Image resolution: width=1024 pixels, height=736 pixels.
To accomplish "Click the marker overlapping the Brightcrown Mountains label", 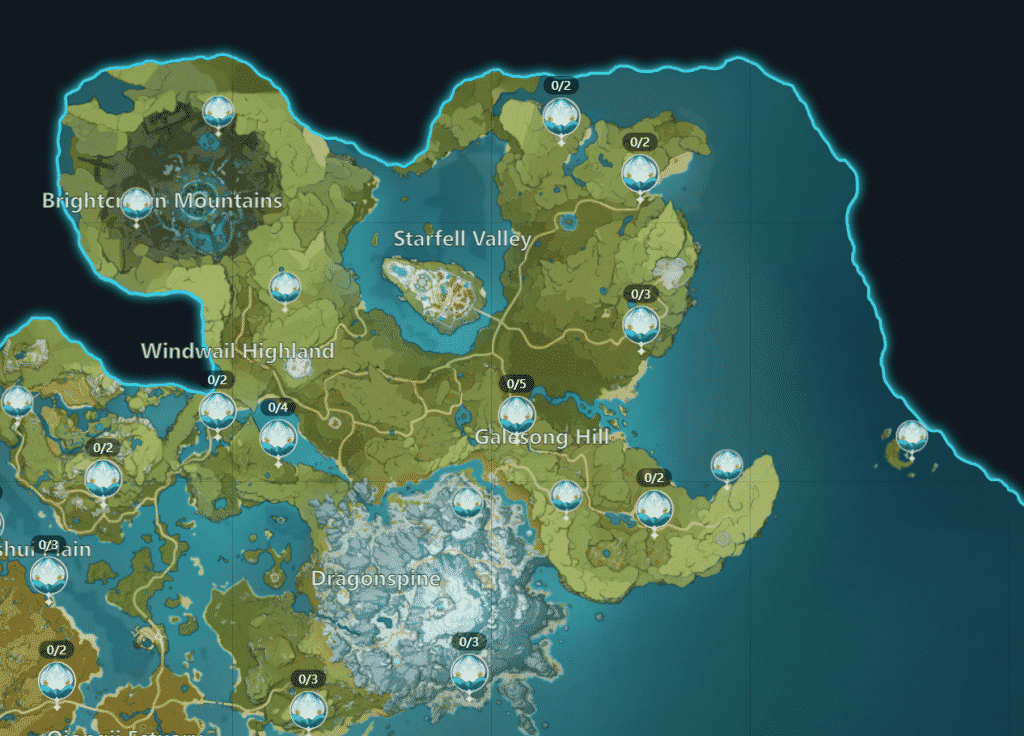I will [x=136, y=203].
